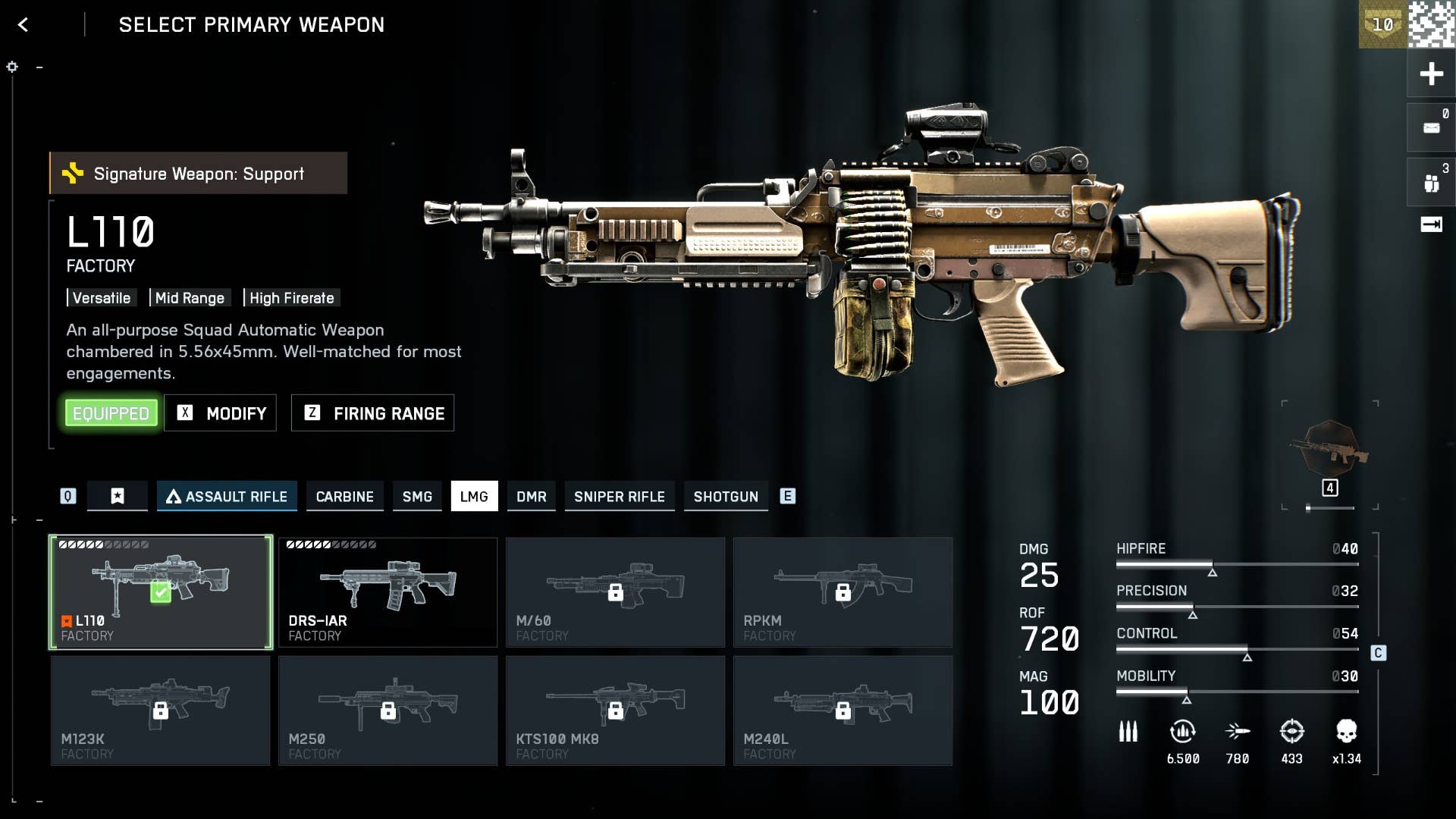Select the L110 Factory weapon tile

pyautogui.click(x=161, y=592)
